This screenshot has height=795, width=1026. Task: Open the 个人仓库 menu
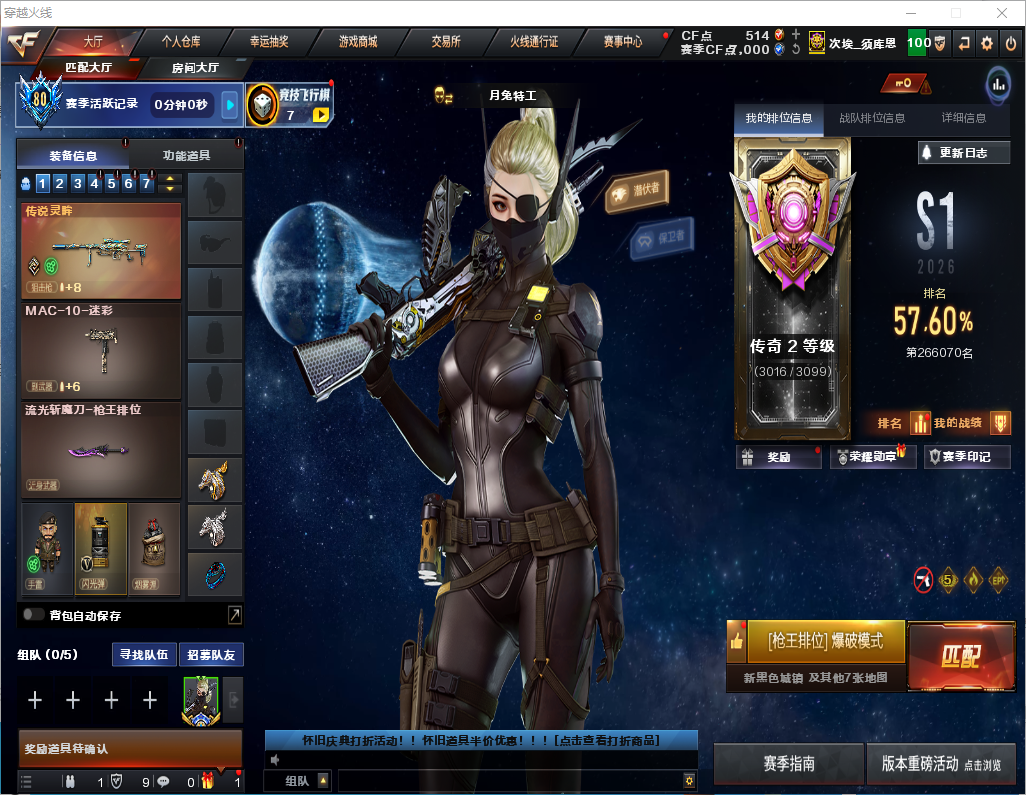[181, 42]
